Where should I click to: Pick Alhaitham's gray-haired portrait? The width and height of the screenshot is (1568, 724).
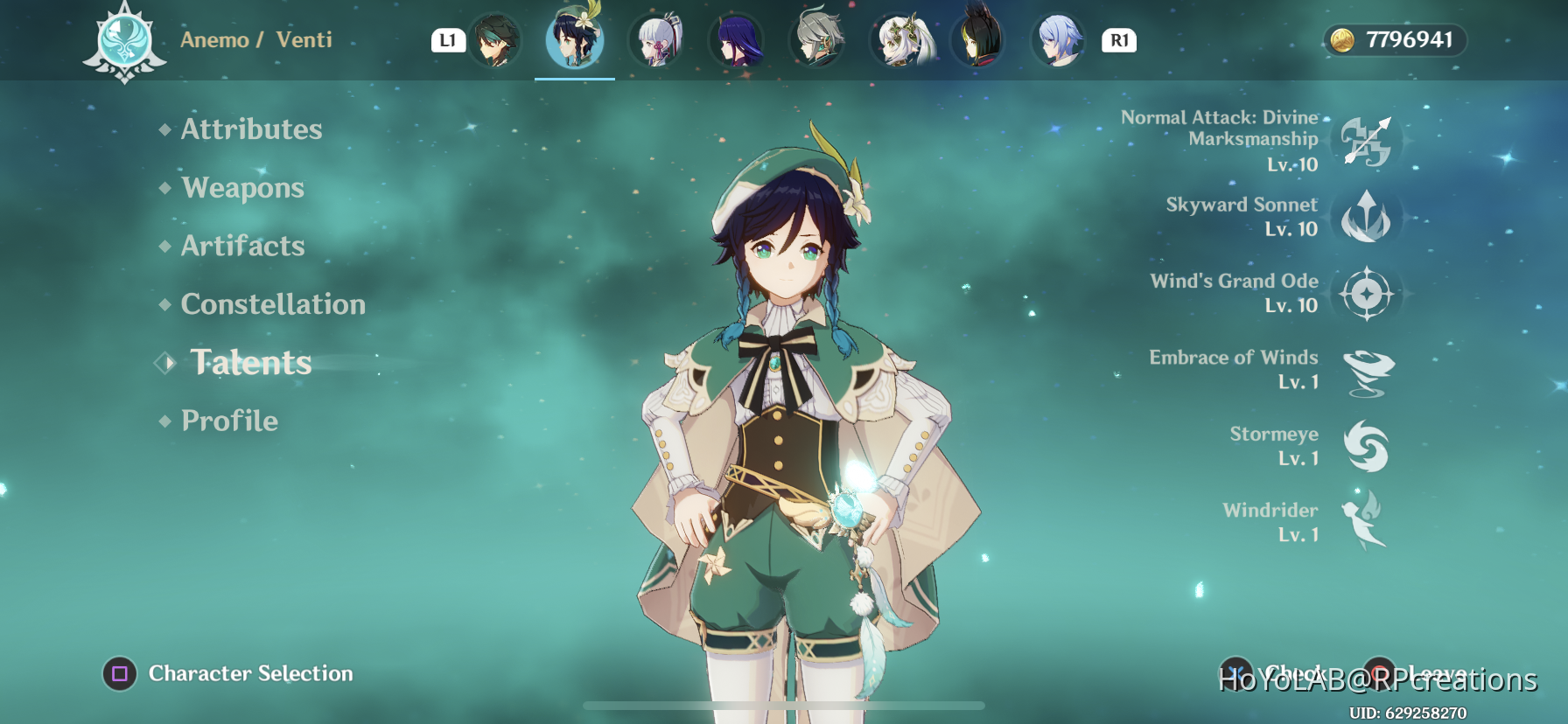click(817, 40)
